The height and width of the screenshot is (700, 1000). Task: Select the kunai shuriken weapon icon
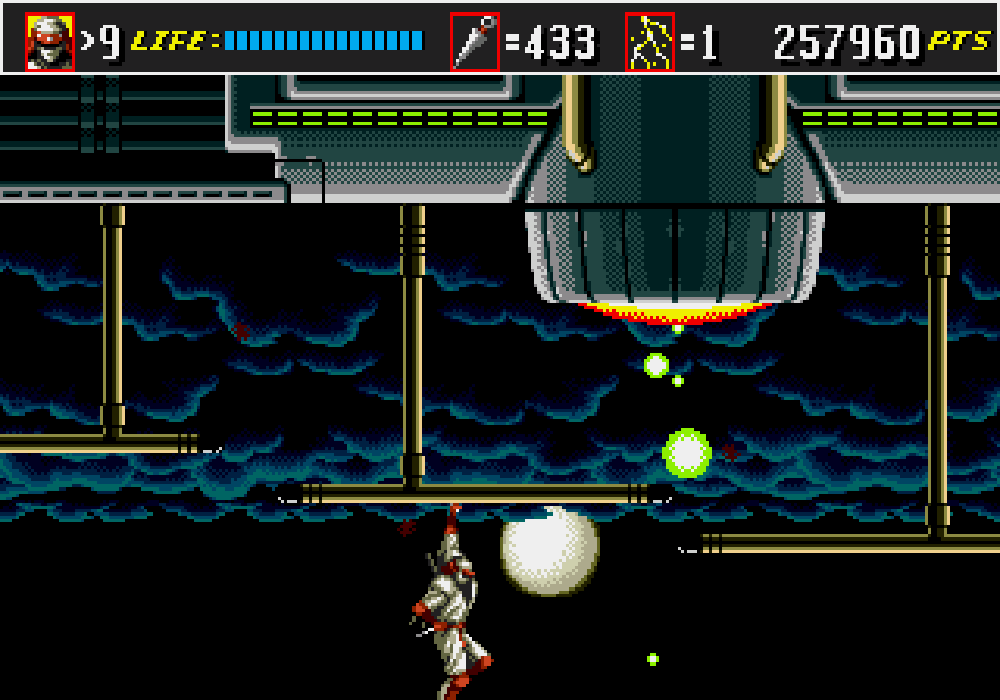pos(474,42)
